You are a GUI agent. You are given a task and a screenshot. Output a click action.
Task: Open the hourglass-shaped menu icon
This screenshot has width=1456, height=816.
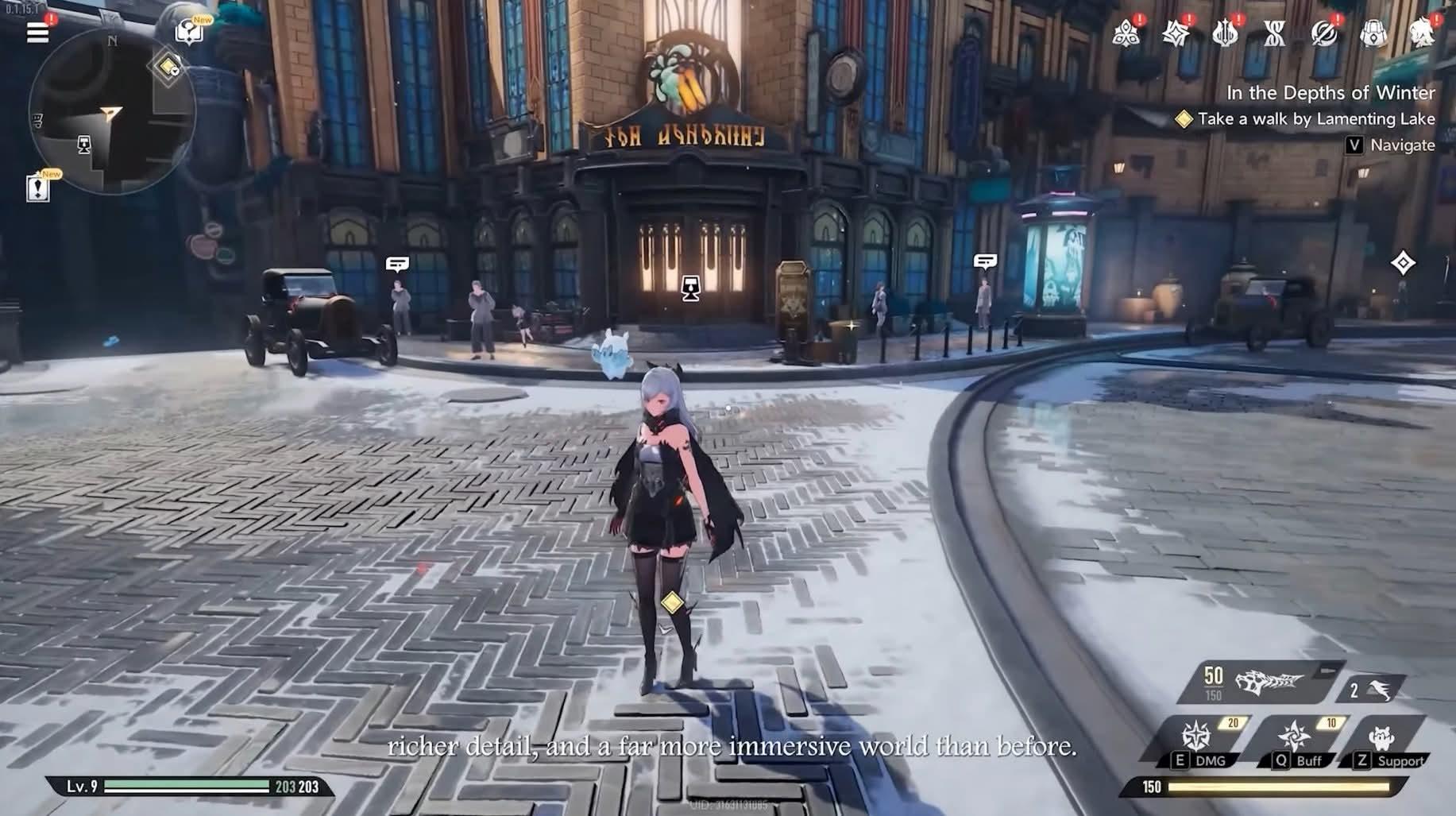pyautogui.click(x=1274, y=33)
